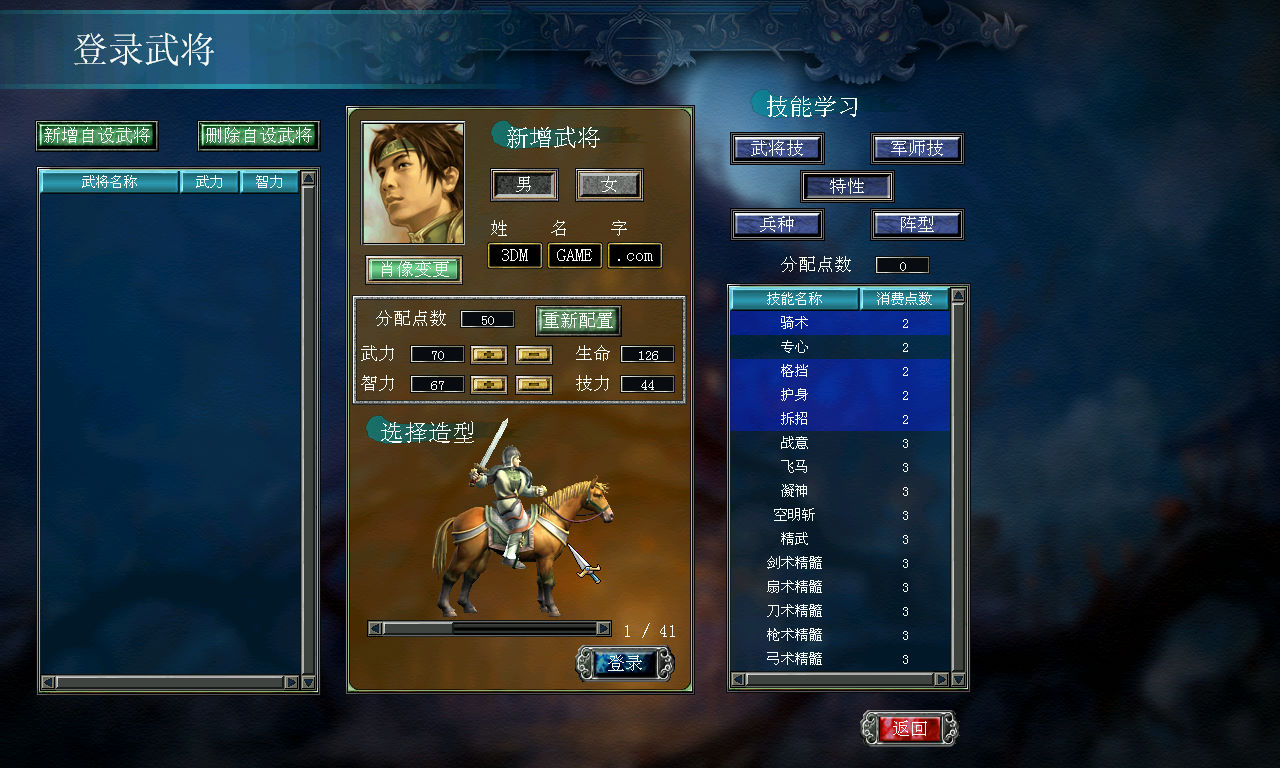Viewport: 1280px width, 768px height.
Task: Confirm with the 登录 button
Action: 625,663
